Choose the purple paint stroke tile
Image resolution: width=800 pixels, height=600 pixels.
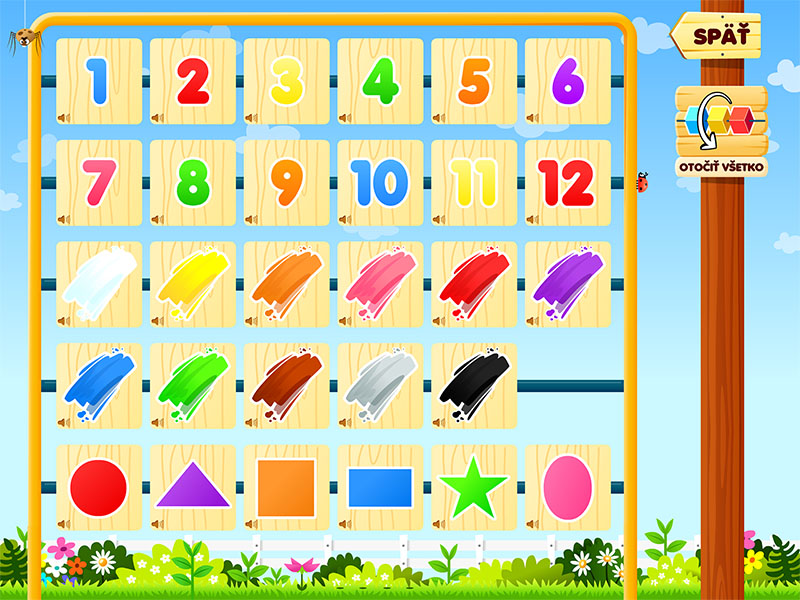(x=567, y=284)
